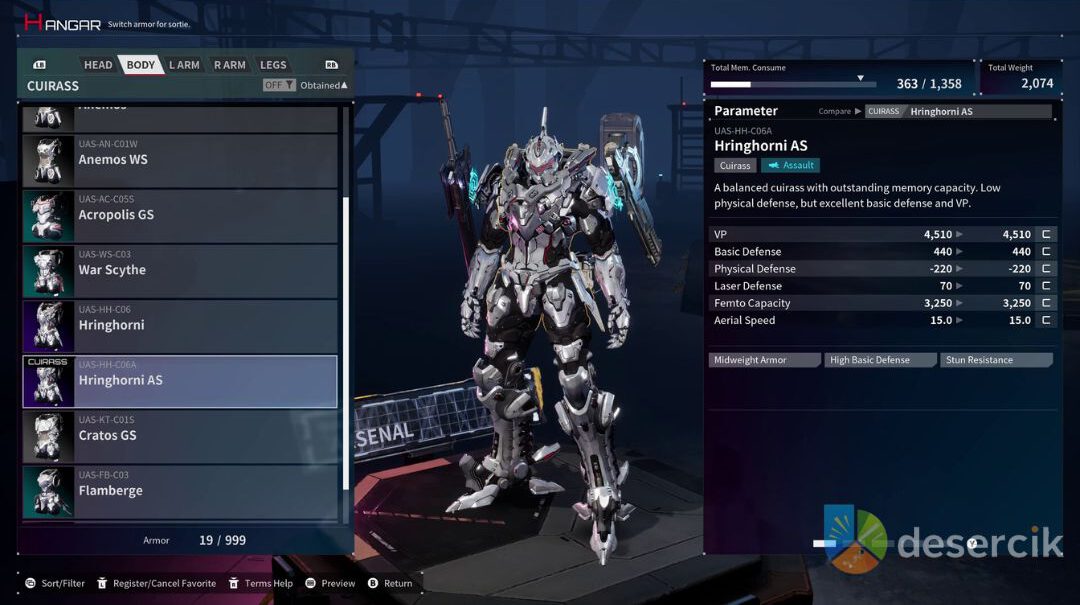
Task: Switch to the R ARM tab
Action: (x=229, y=65)
